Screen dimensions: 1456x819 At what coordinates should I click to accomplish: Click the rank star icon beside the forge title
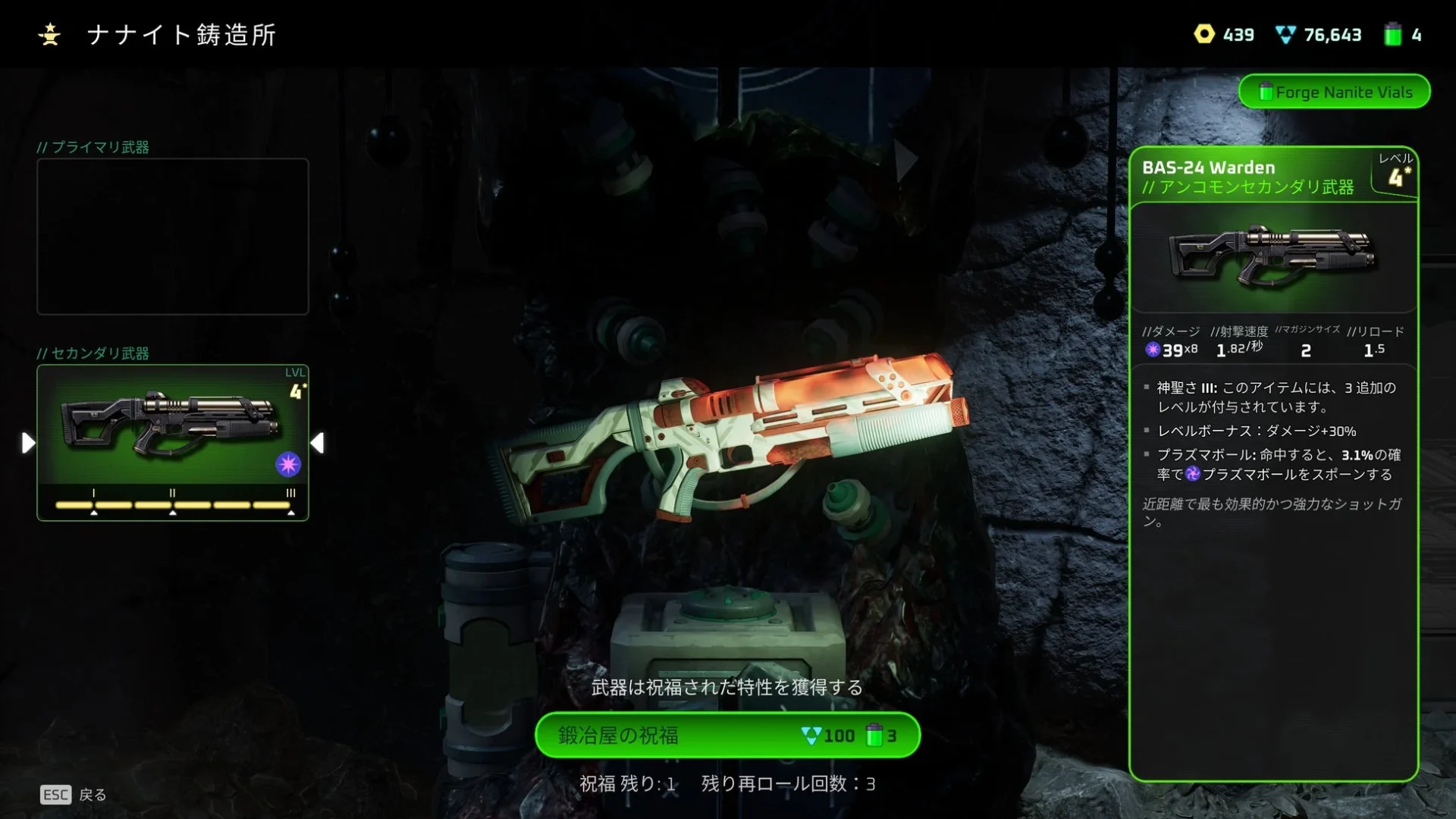point(50,33)
